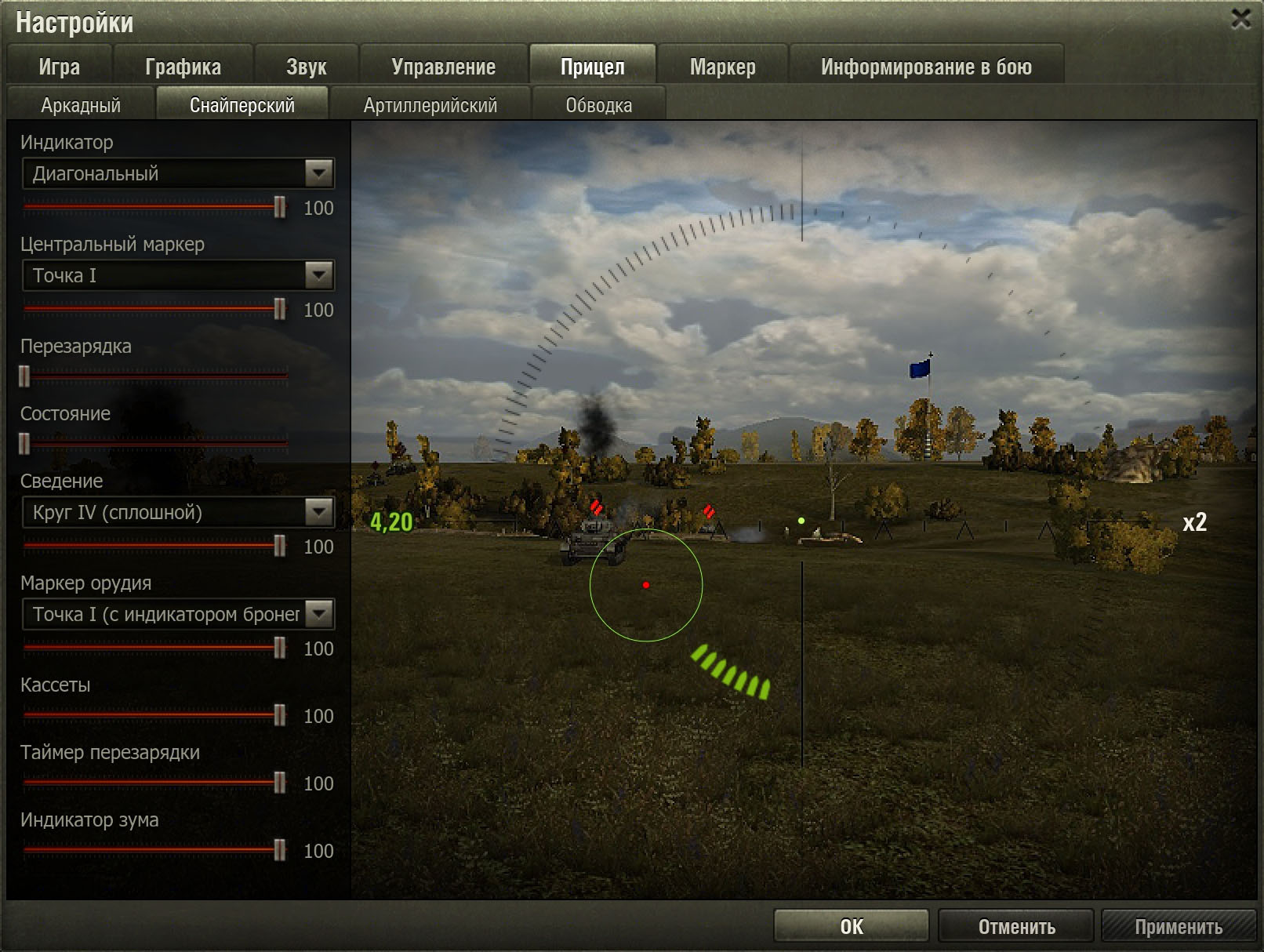This screenshot has height=952, width=1264.
Task: Confirm settings with the OK button
Action: [851, 926]
